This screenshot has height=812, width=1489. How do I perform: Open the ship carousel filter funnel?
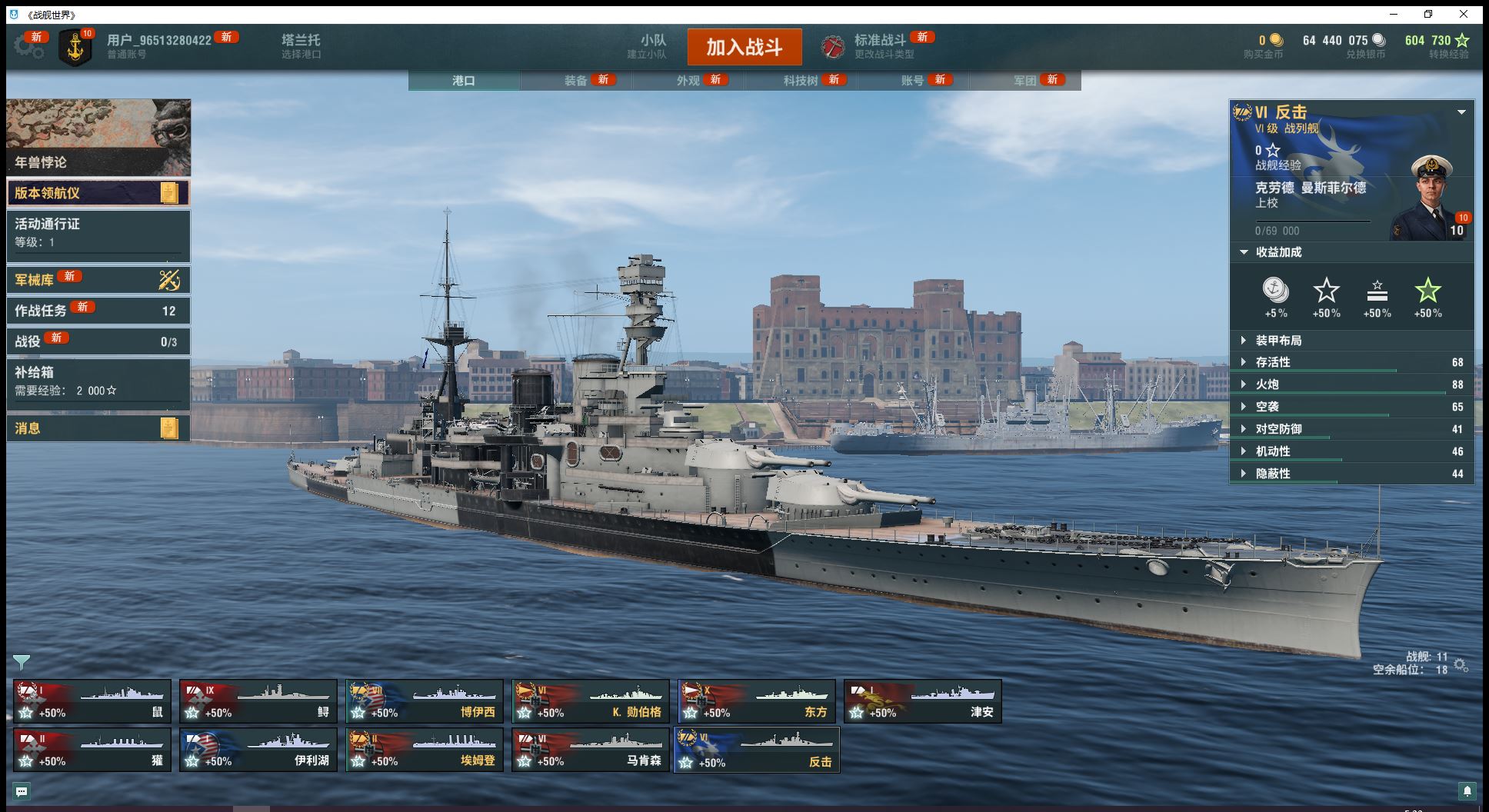coord(22,662)
